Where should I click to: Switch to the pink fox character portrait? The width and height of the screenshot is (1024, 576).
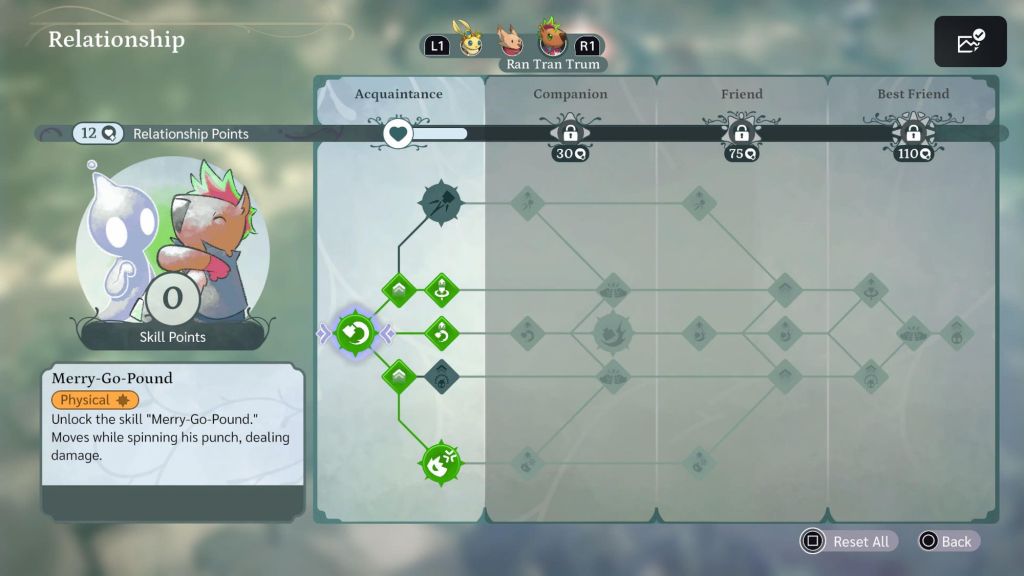(x=510, y=42)
